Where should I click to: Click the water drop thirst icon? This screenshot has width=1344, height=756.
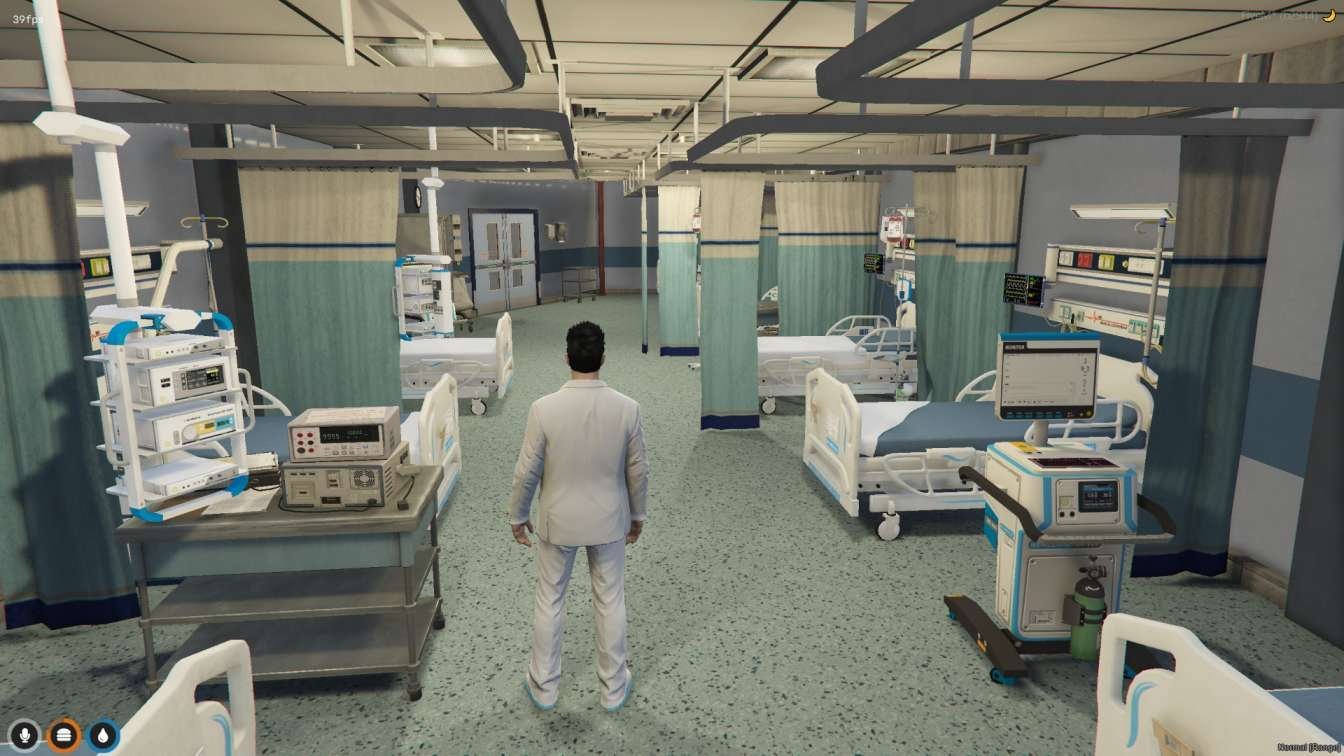coord(103,736)
